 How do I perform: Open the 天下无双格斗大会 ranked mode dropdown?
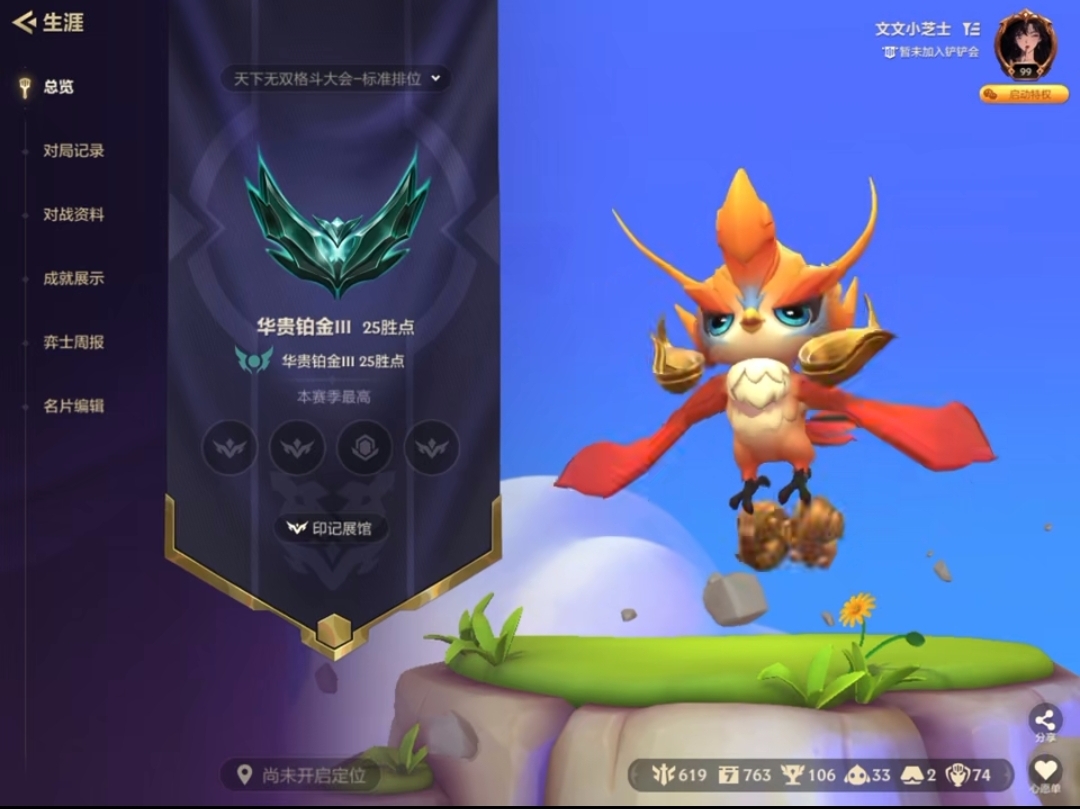336,79
